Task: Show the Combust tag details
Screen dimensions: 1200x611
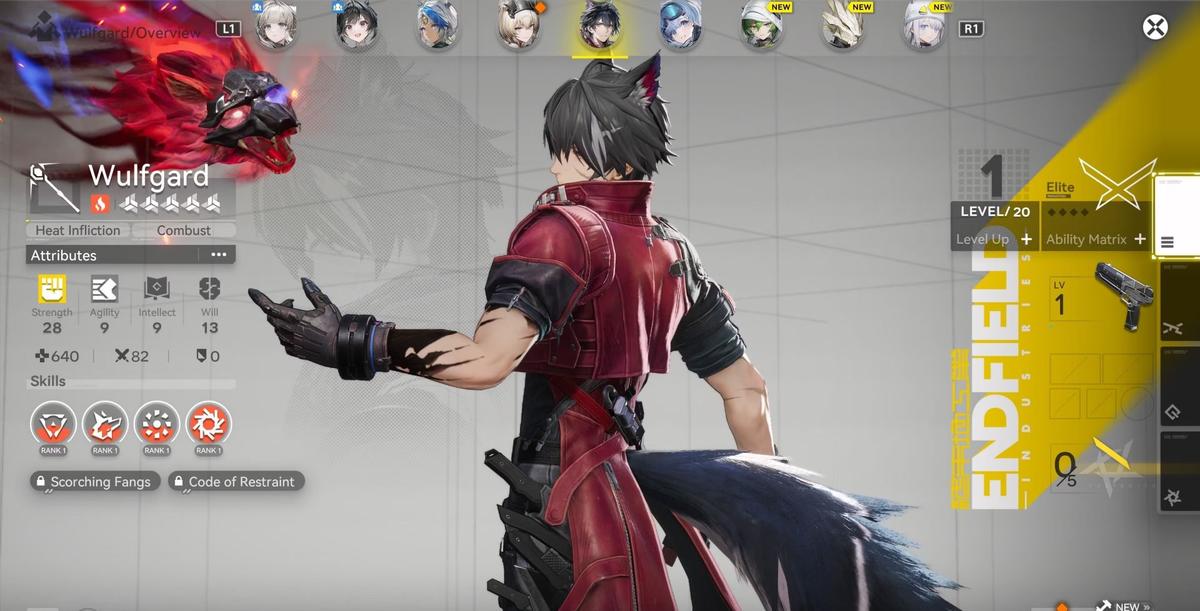Action: (x=184, y=230)
